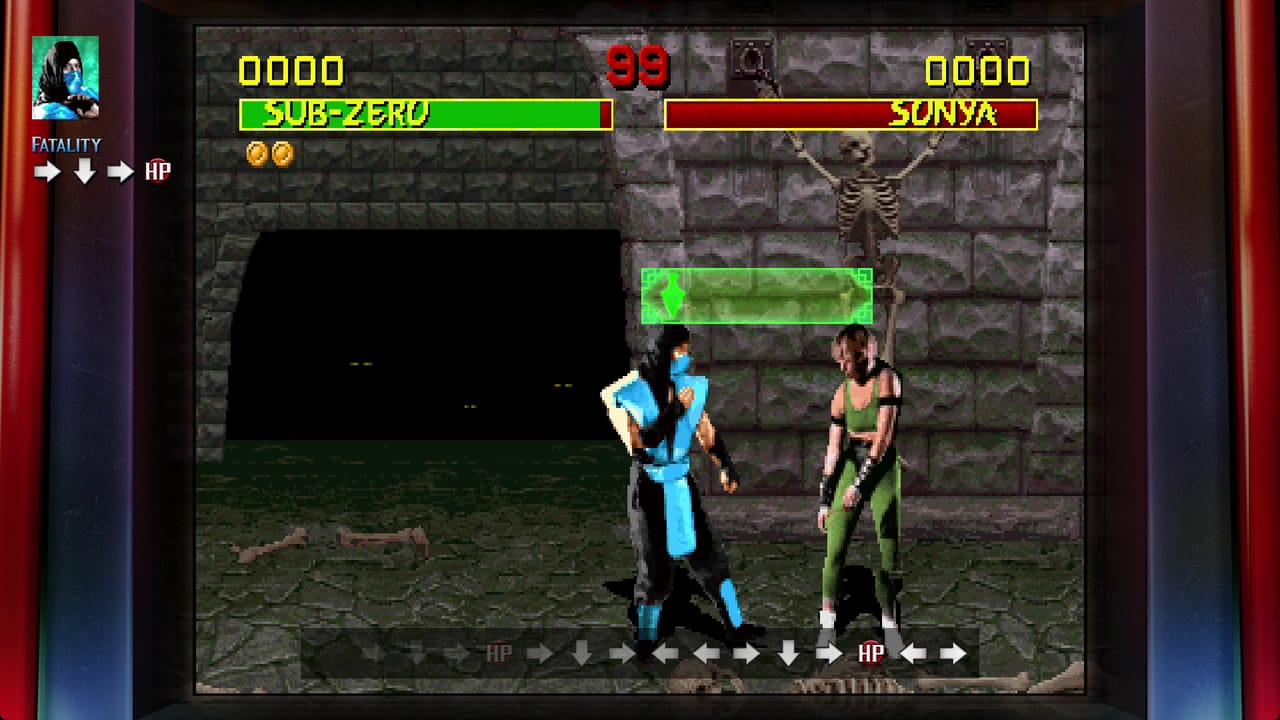Select the red HP icon in the bottom input ticker

point(869,653)
